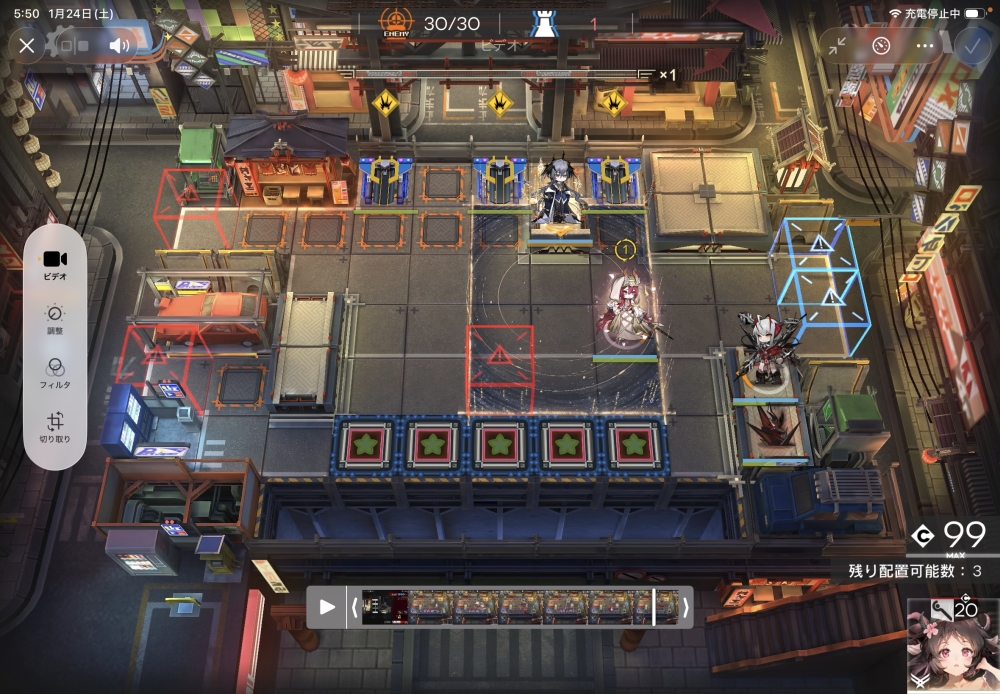Confirm the edits with the checkmark button
Viewport: 1000px width, 694px height.
(972, 45)
